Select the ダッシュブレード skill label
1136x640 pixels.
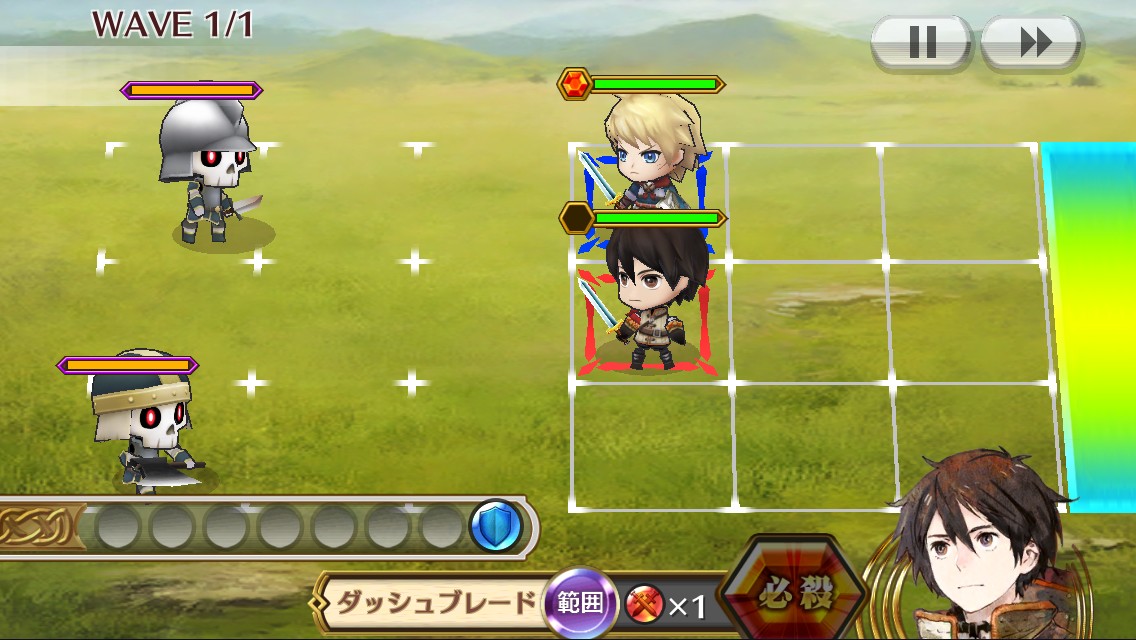(437, 603)
